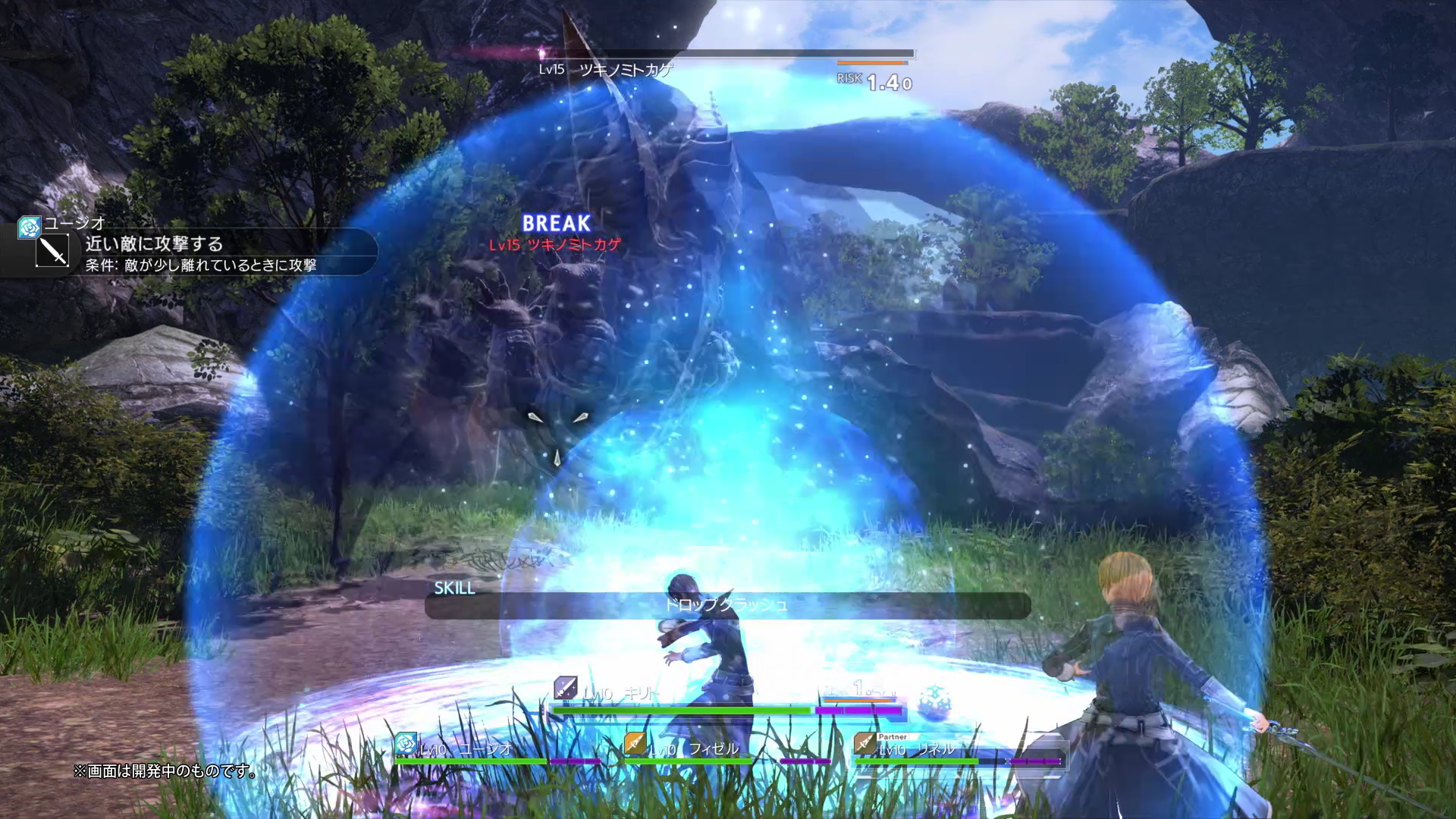Image resolution: width=1456 pixels, height=819 pixels.
Task: Open the 近い敵に攻撃する command entry
Action: tap(154, 244)
